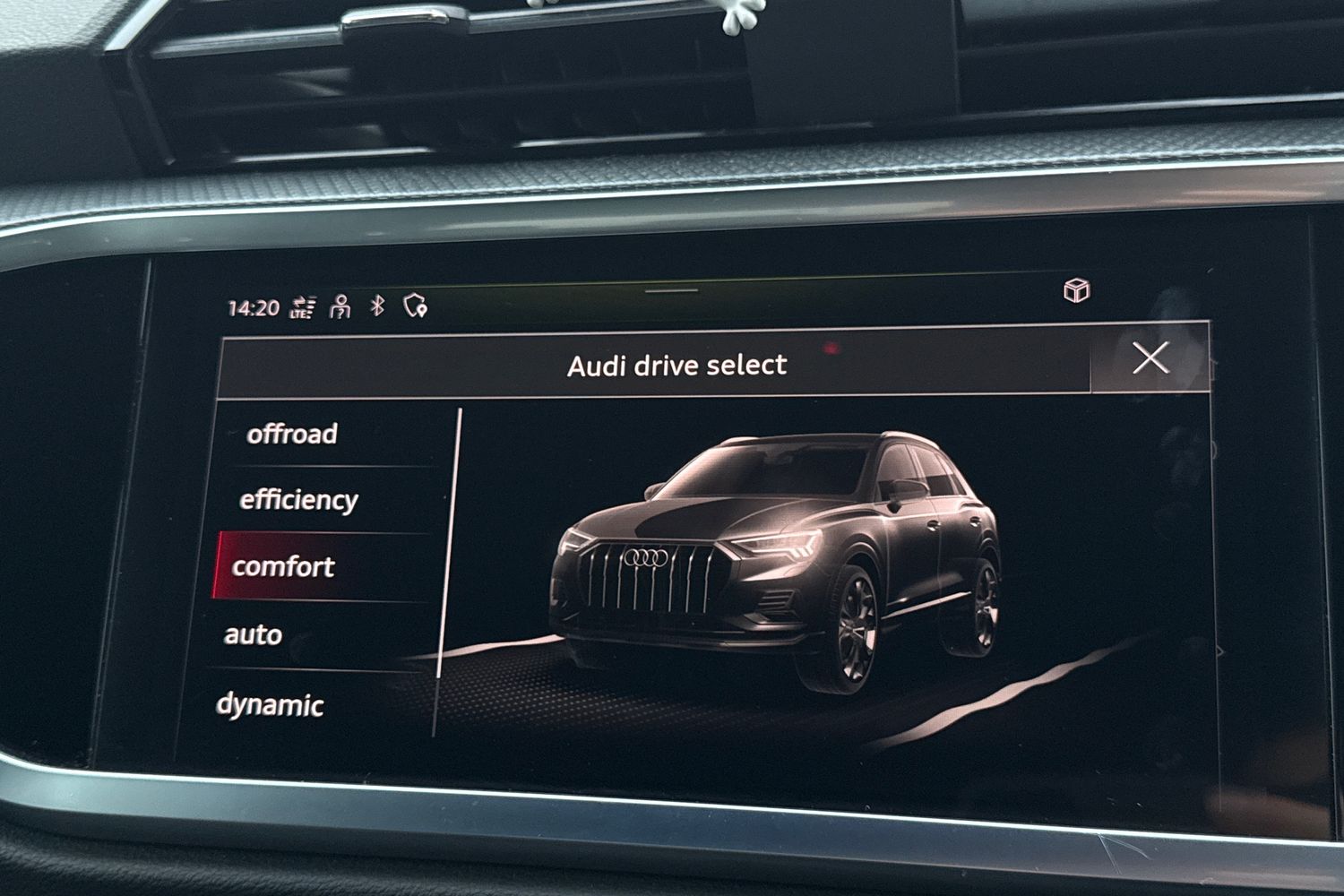Tap the front alloy wheel in car image
The image size is (1344, 896).
click(856, 627)
